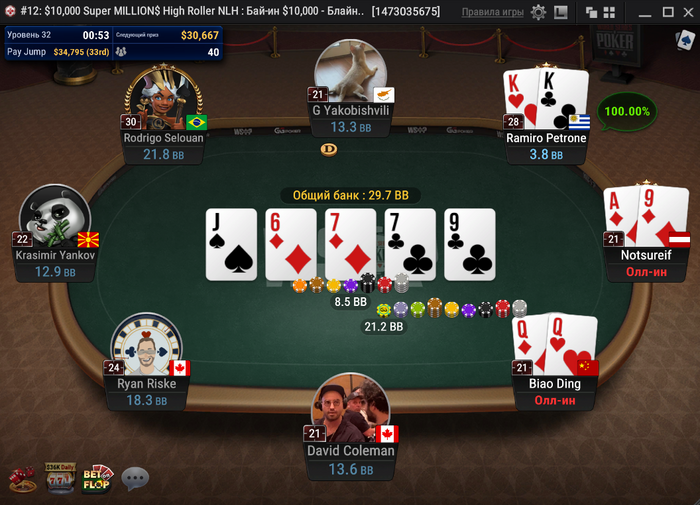Minimize the poker table window
The image size is (700, 505).
click(x=643, y=12)
